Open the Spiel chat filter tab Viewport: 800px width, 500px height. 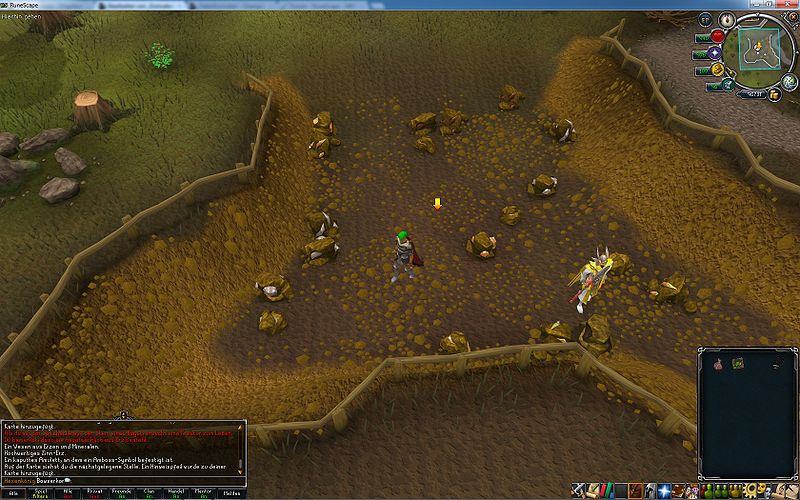pyautogui.click(x=43, y=494)
